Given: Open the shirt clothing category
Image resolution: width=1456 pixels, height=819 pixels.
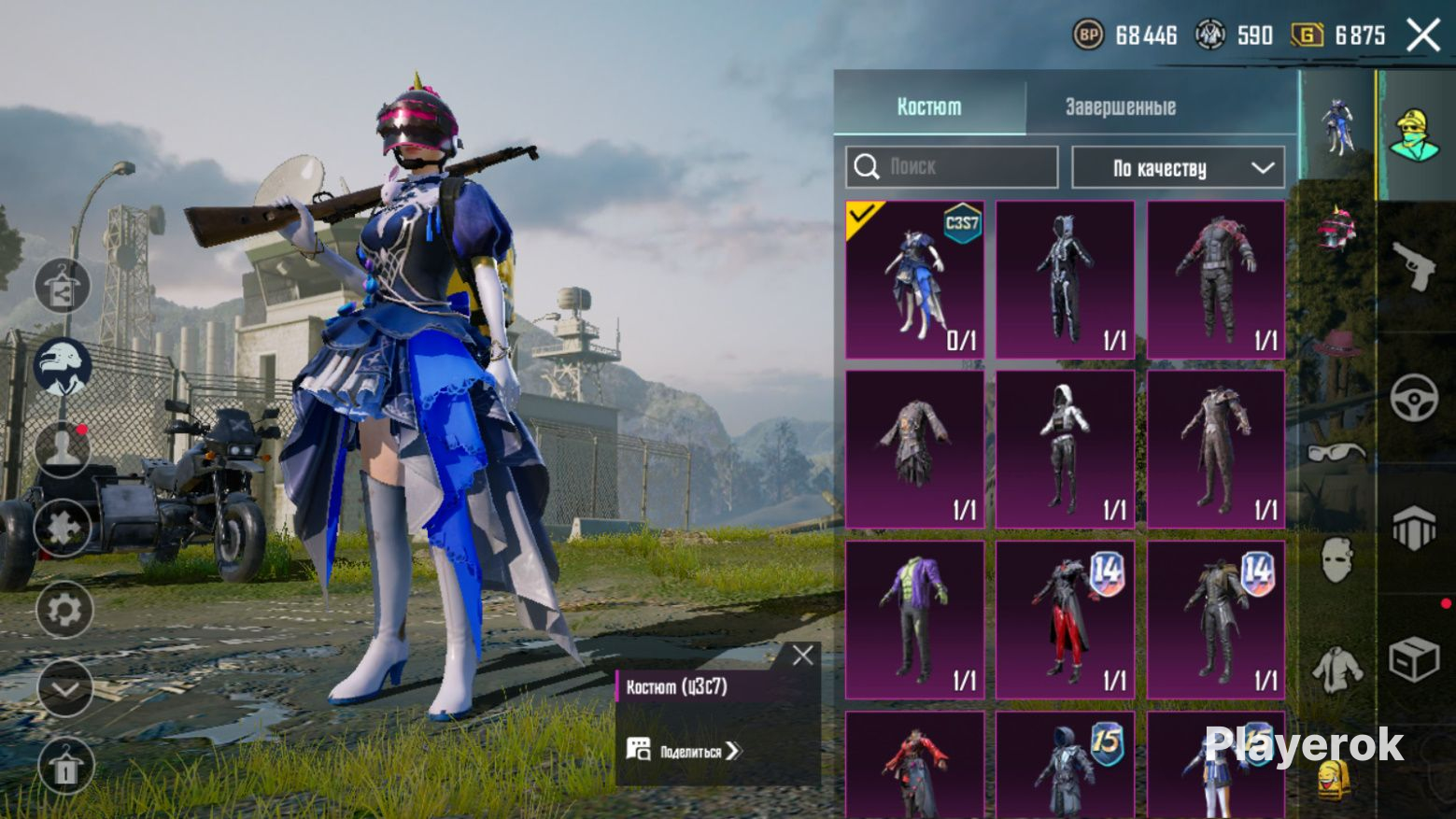Looking at the screenshot, I should click(1336, 668).
